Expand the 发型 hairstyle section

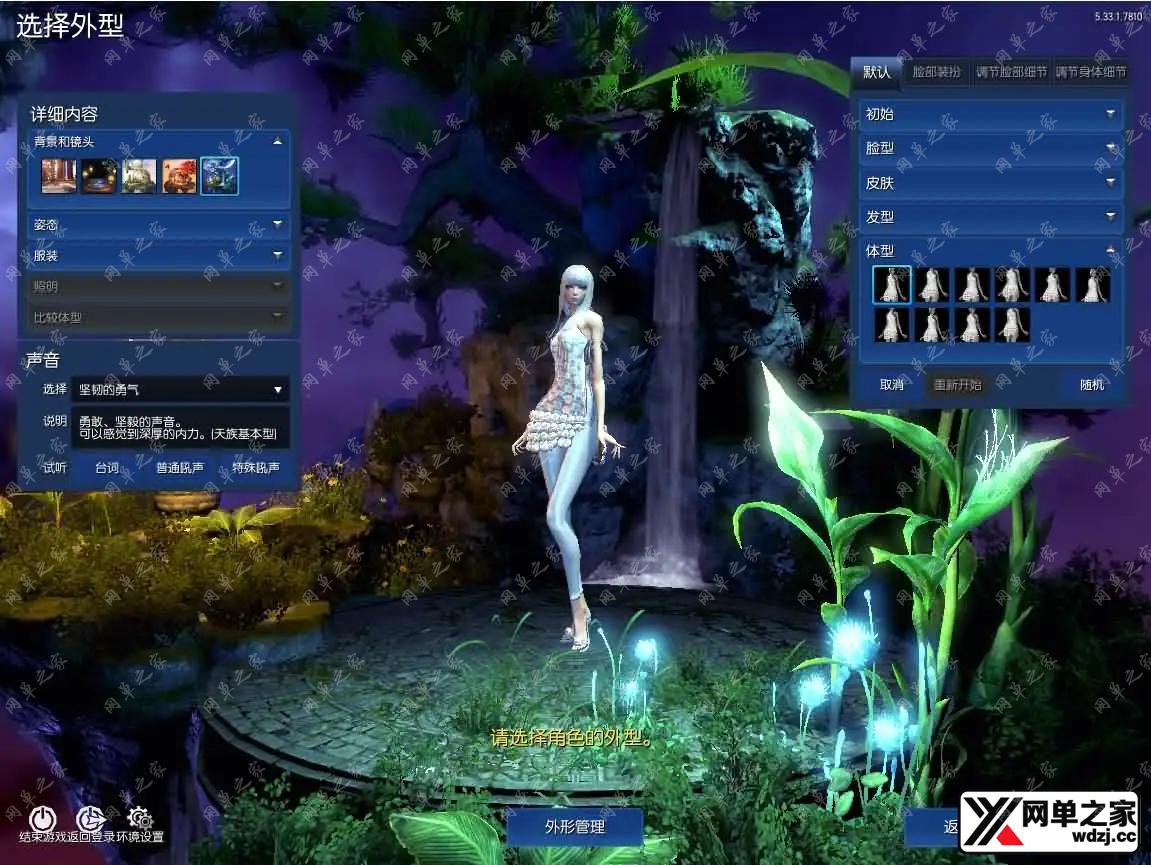pos(990,217)
